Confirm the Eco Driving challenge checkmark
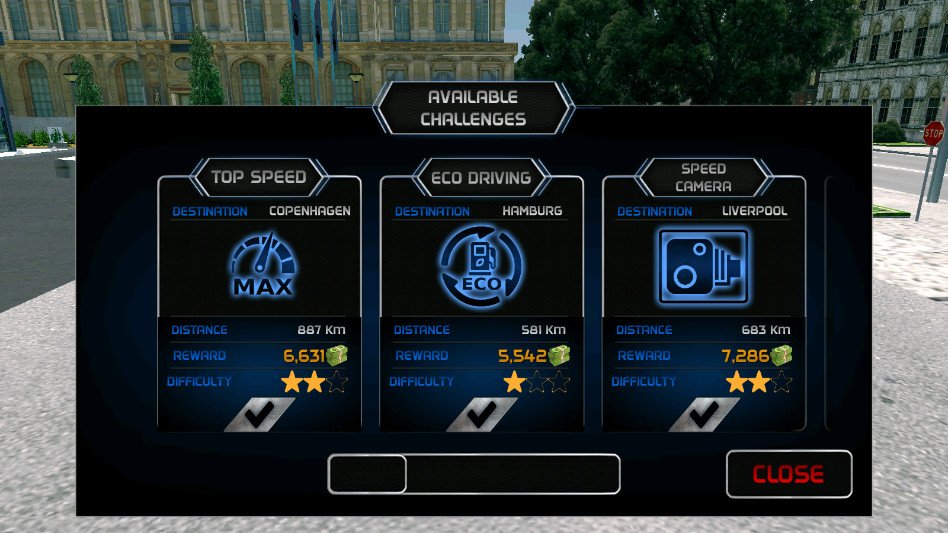Image resolution: width=948 pixels, height=533 pixels. tap(481, 414)
